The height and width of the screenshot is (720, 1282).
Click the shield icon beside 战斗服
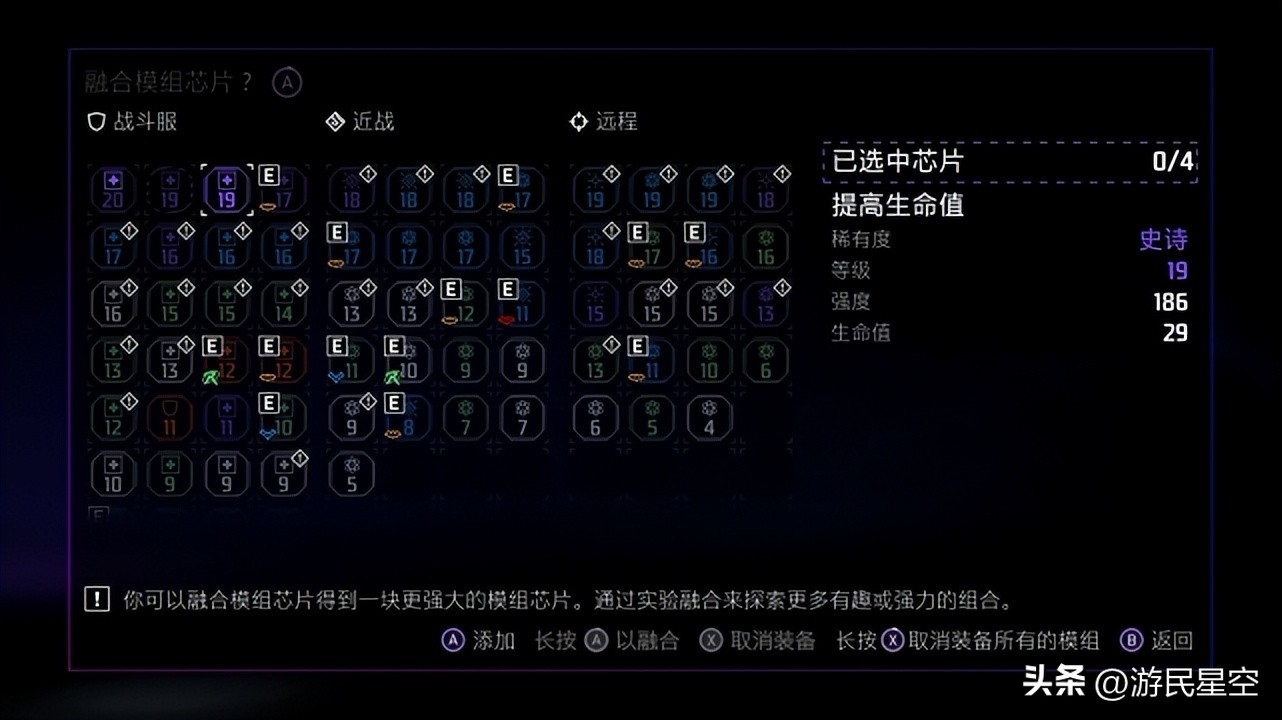click(95, 121)
